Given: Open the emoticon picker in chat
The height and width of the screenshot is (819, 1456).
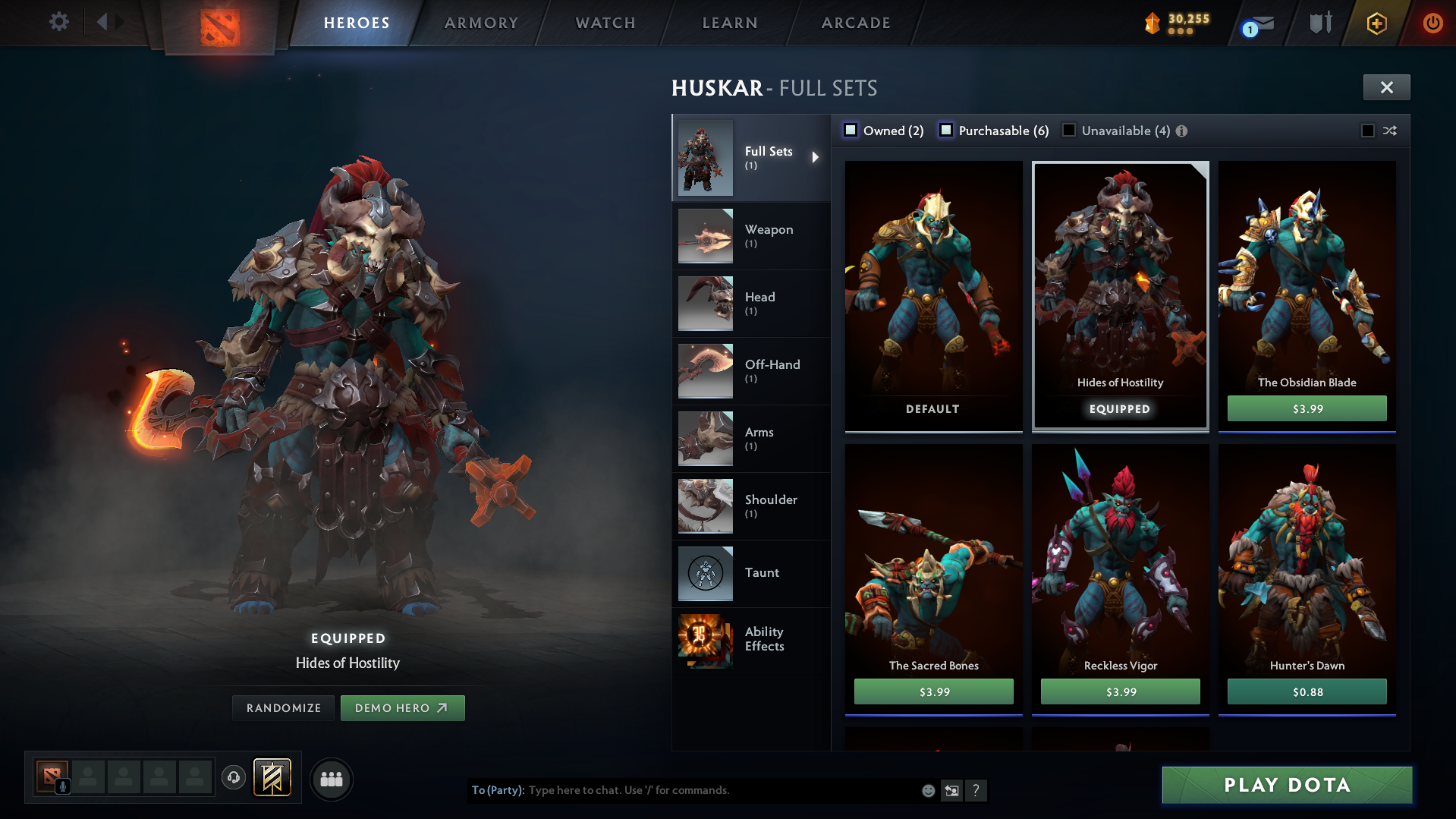Looking at the screenshot, I should tap(927, 790).
